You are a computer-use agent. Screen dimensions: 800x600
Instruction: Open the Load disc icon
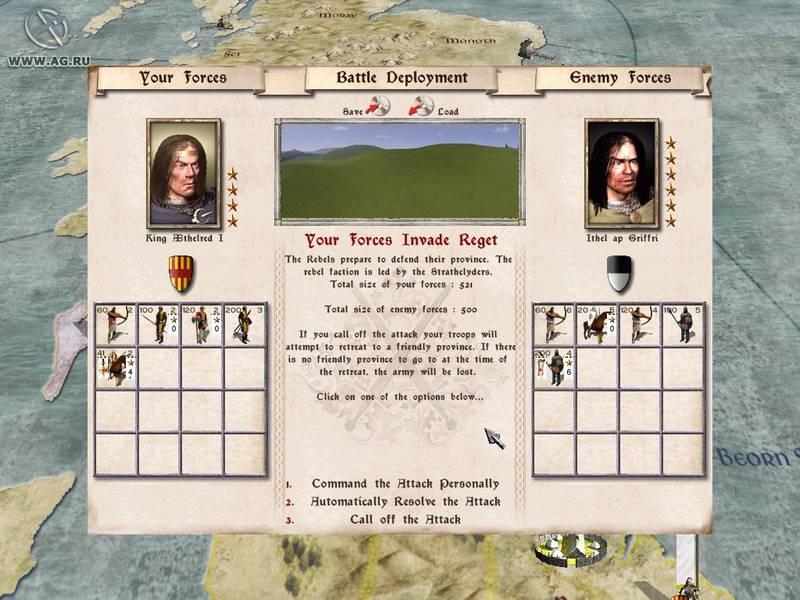pos(421,106)
